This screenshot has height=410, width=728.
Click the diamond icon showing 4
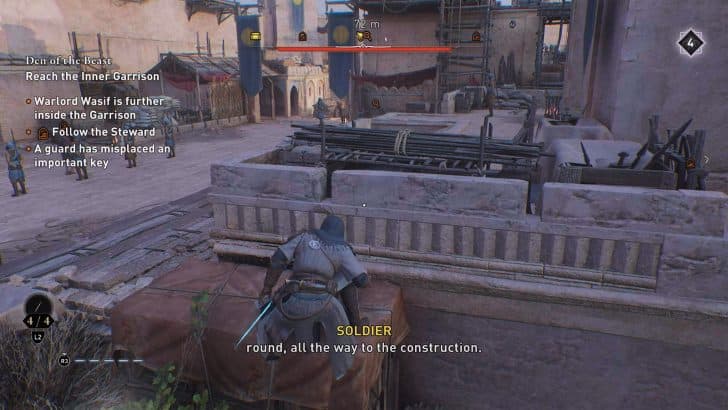[x=690, y=42]
